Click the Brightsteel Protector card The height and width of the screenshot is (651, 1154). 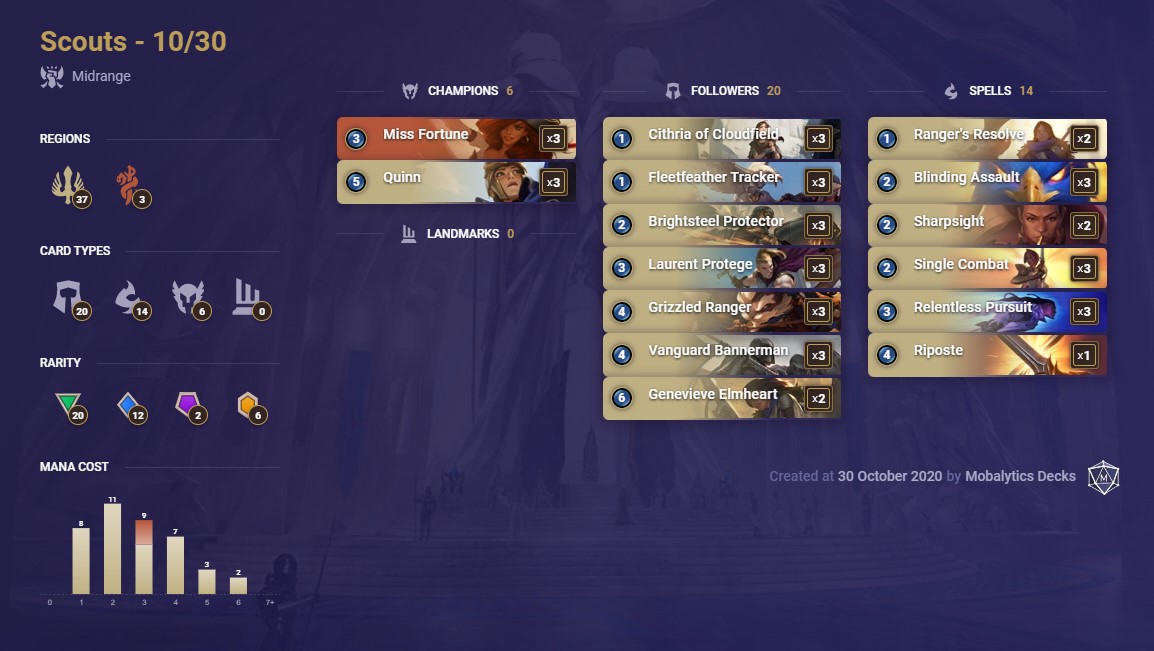721,225
